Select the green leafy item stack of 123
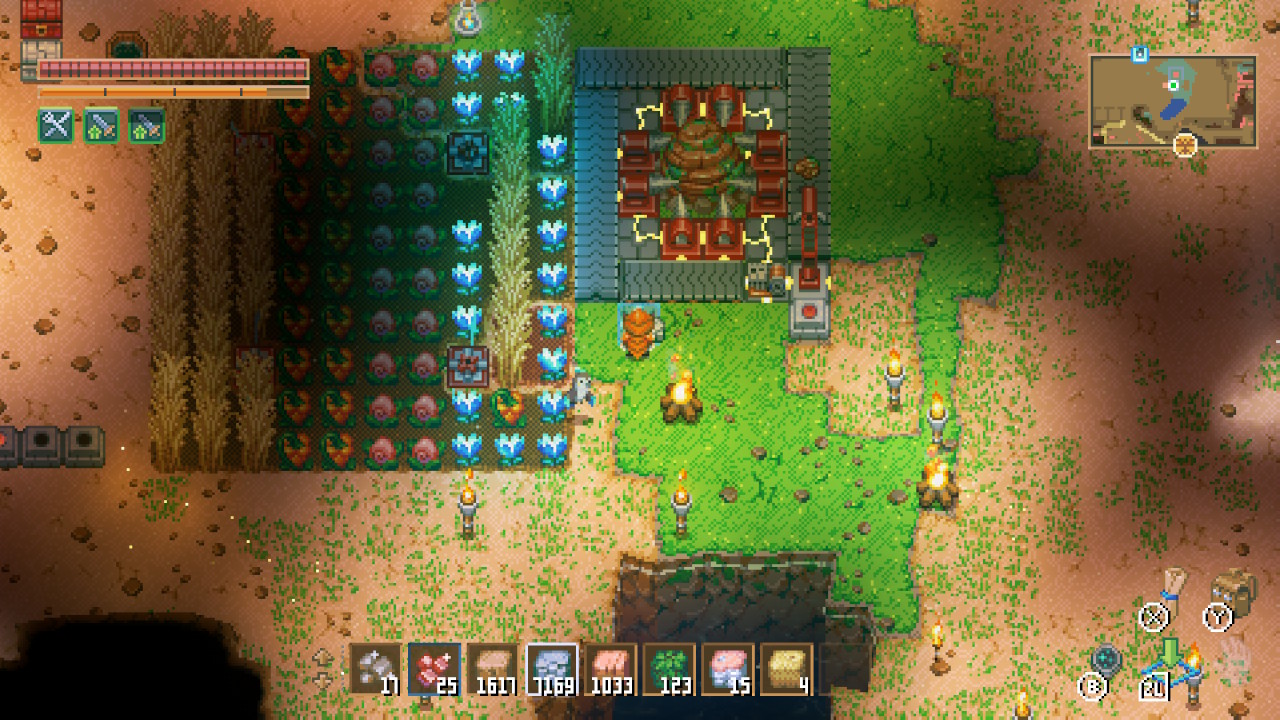 click(x=669, y=669)
